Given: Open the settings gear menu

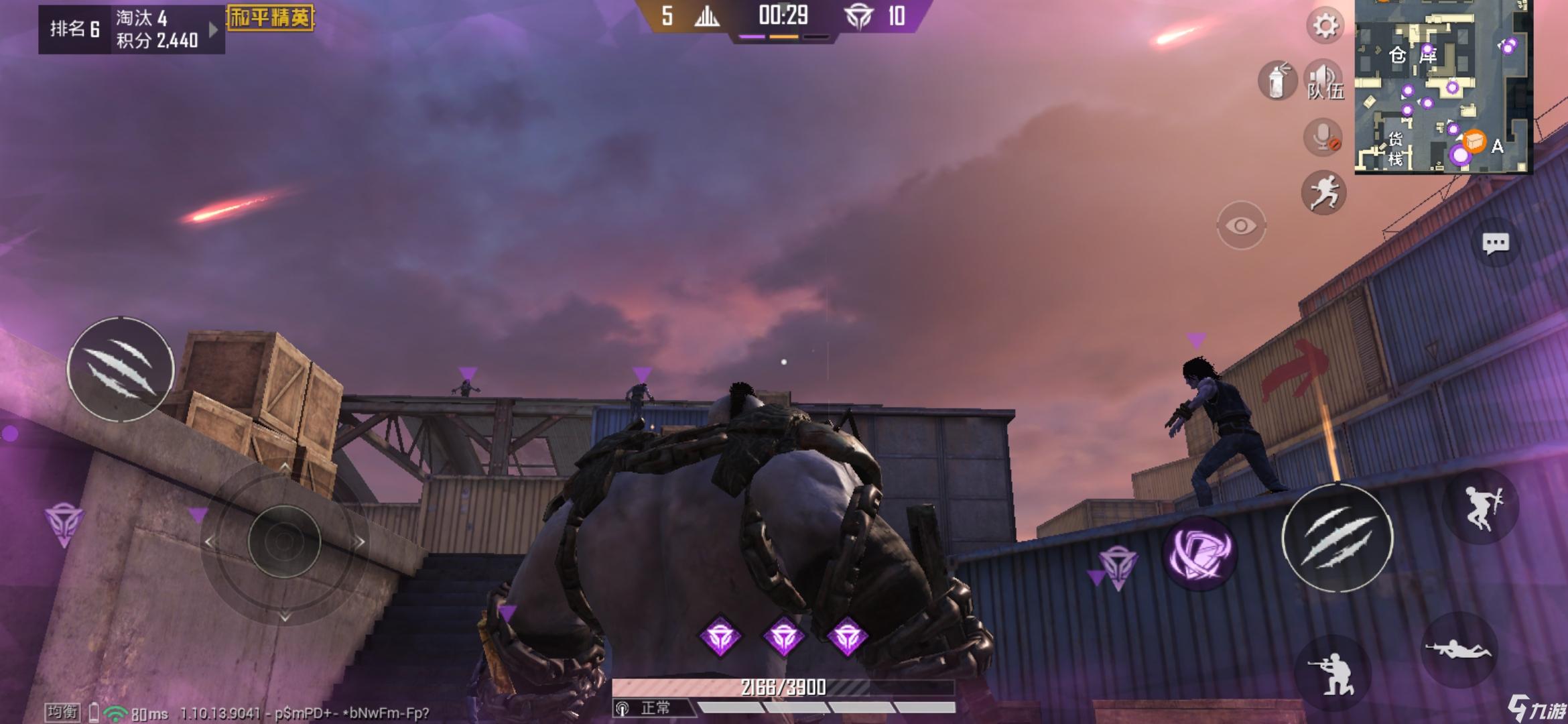Looking at the screenshot, I should [x=1325, y=26].
